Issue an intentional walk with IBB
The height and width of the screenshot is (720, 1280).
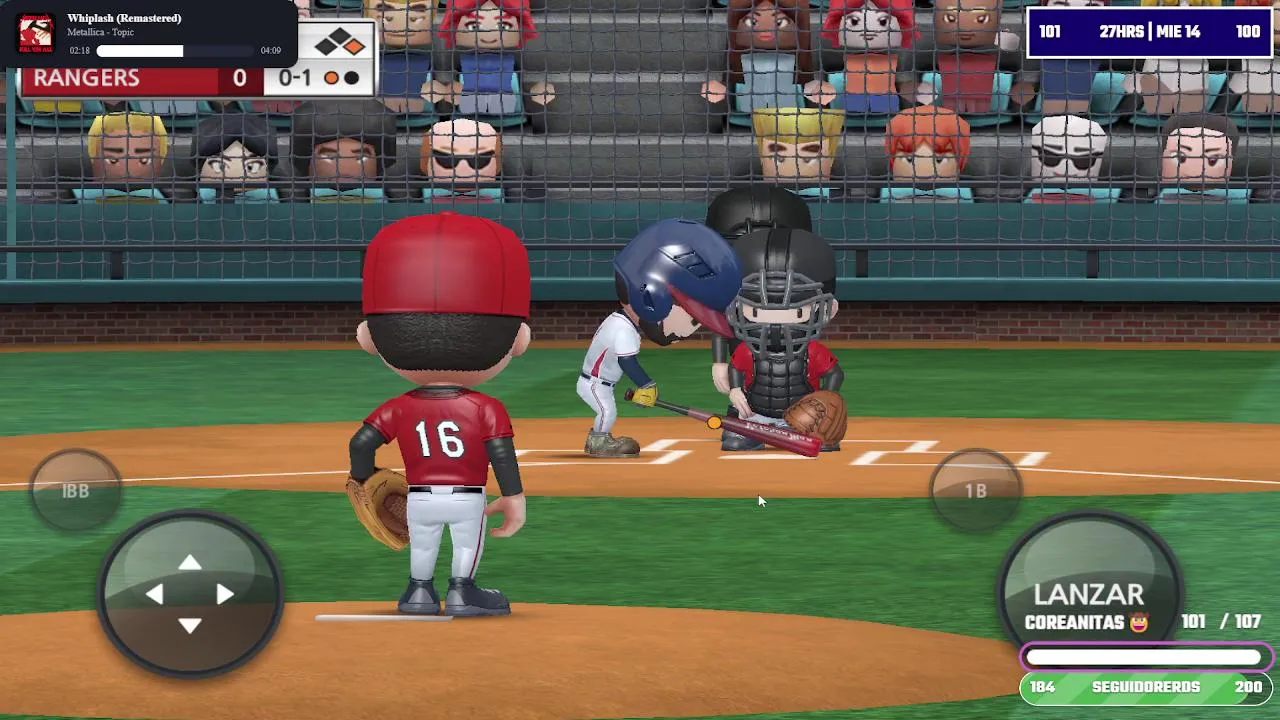76,491
